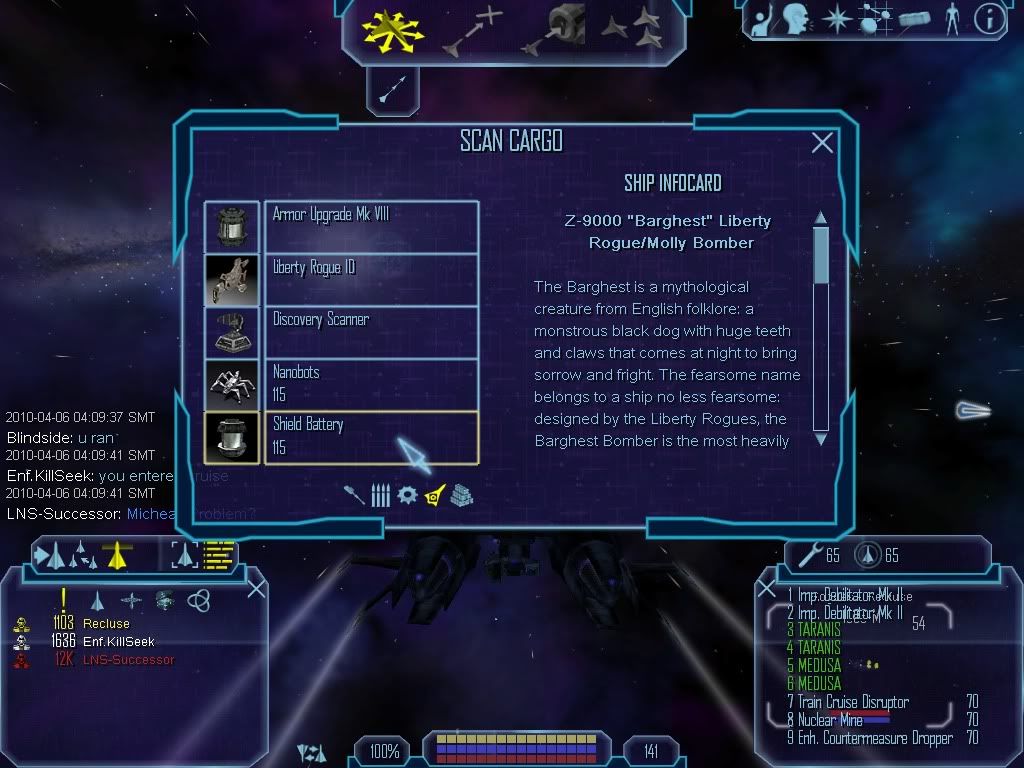Select the Discovery Scanner cargo row
The width and height of the screenshot is (1024, 768).
pos(370,331)
